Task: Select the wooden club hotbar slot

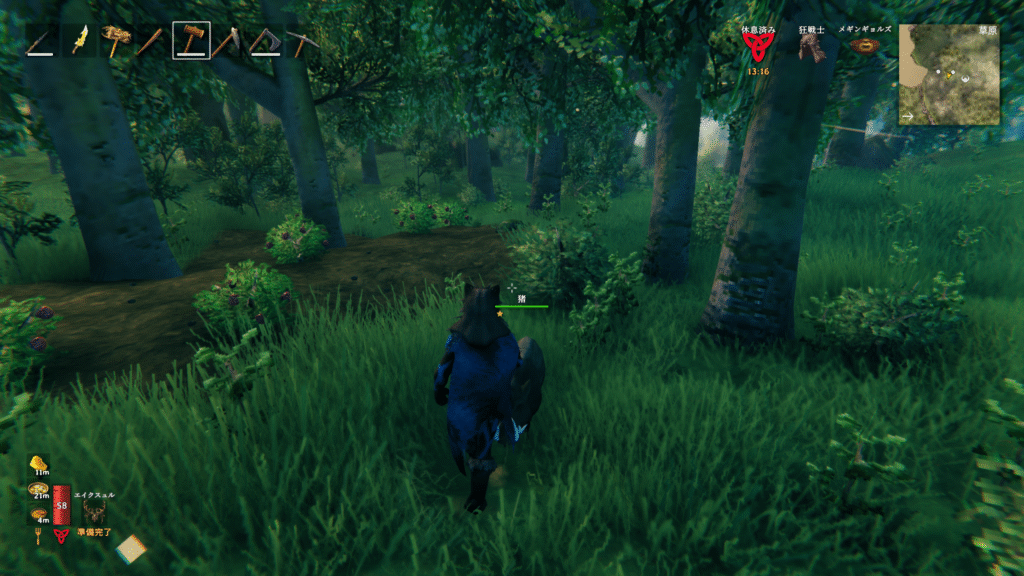Action: pyautogui.click(x=154, y=41)
